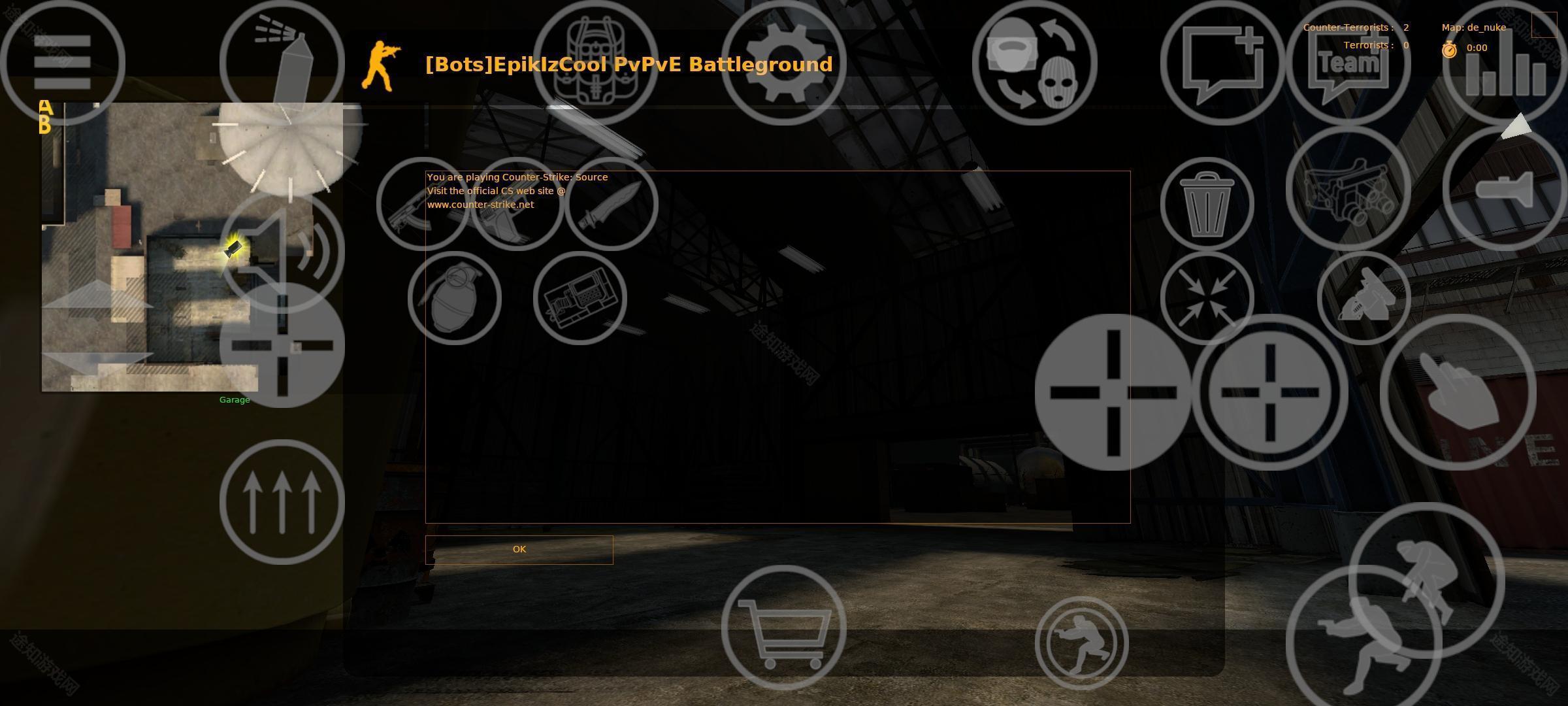Open the all-chat message button
Image resolution: width=1568 pixels, height=706 pixels.
pyautogui.click(x=1222, y=63)
